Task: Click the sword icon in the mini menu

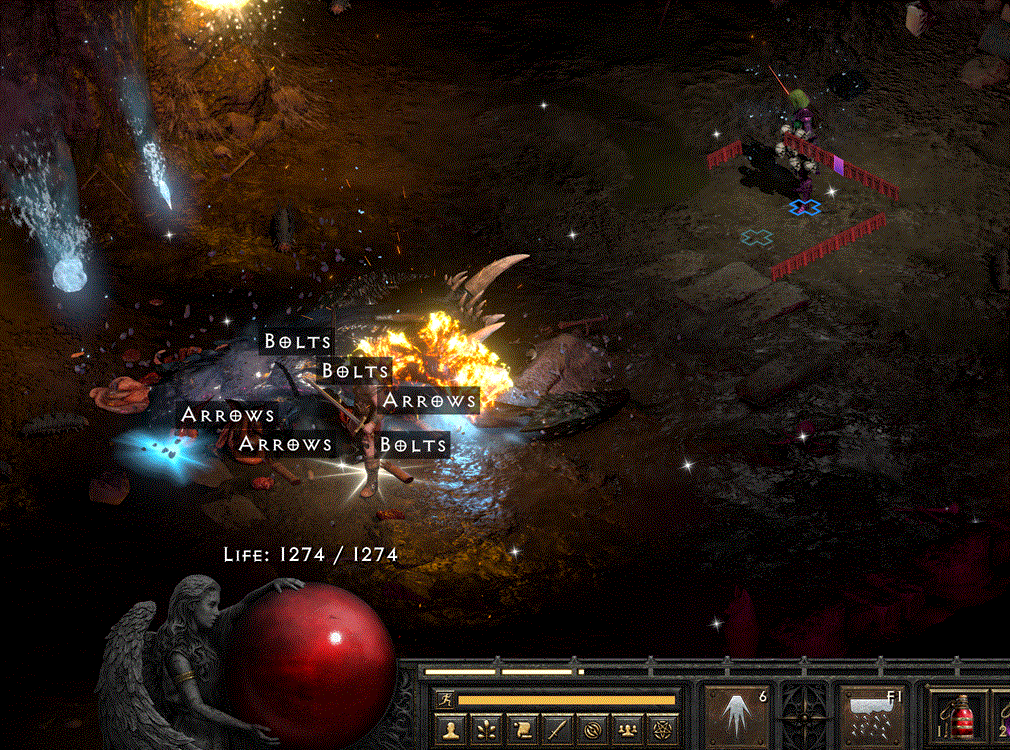Action: (x=557, y=731)
